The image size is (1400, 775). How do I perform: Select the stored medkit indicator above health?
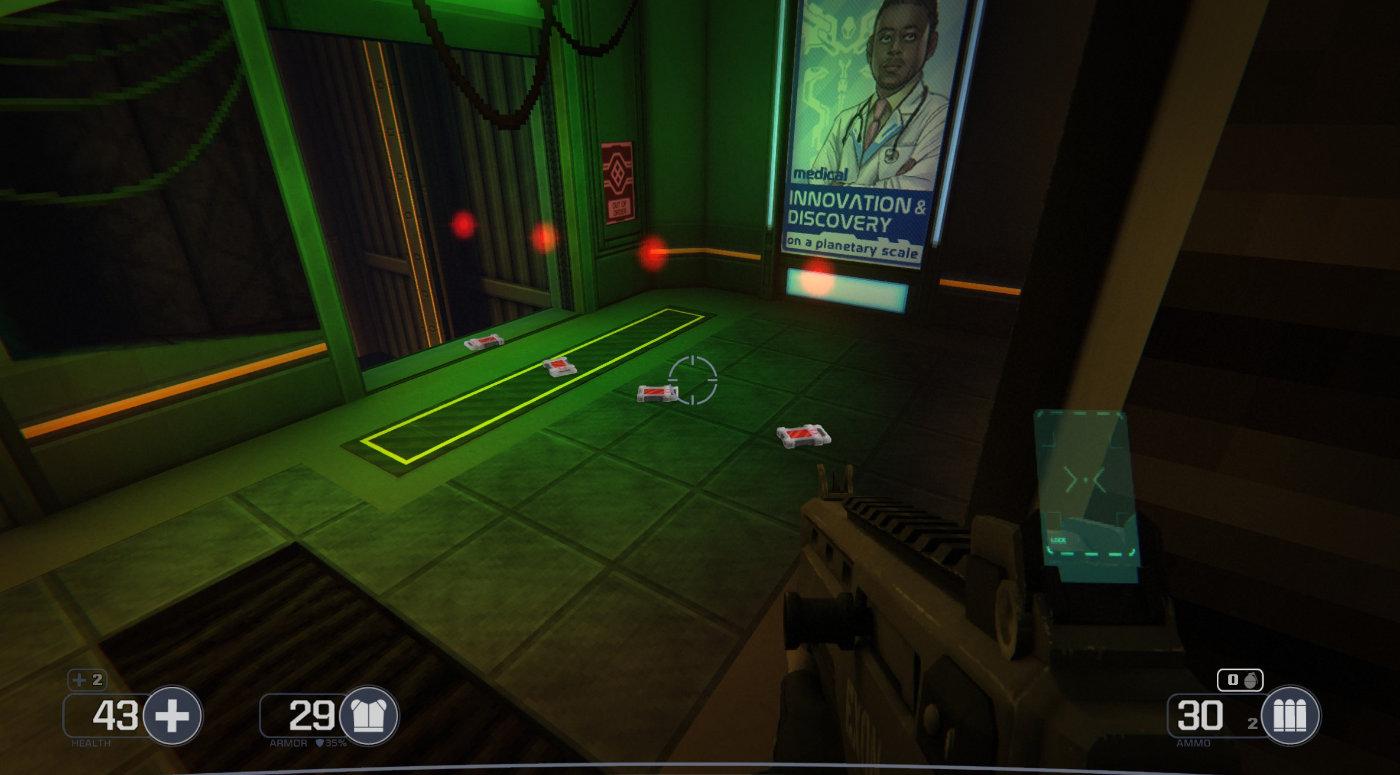pos(87,680)
